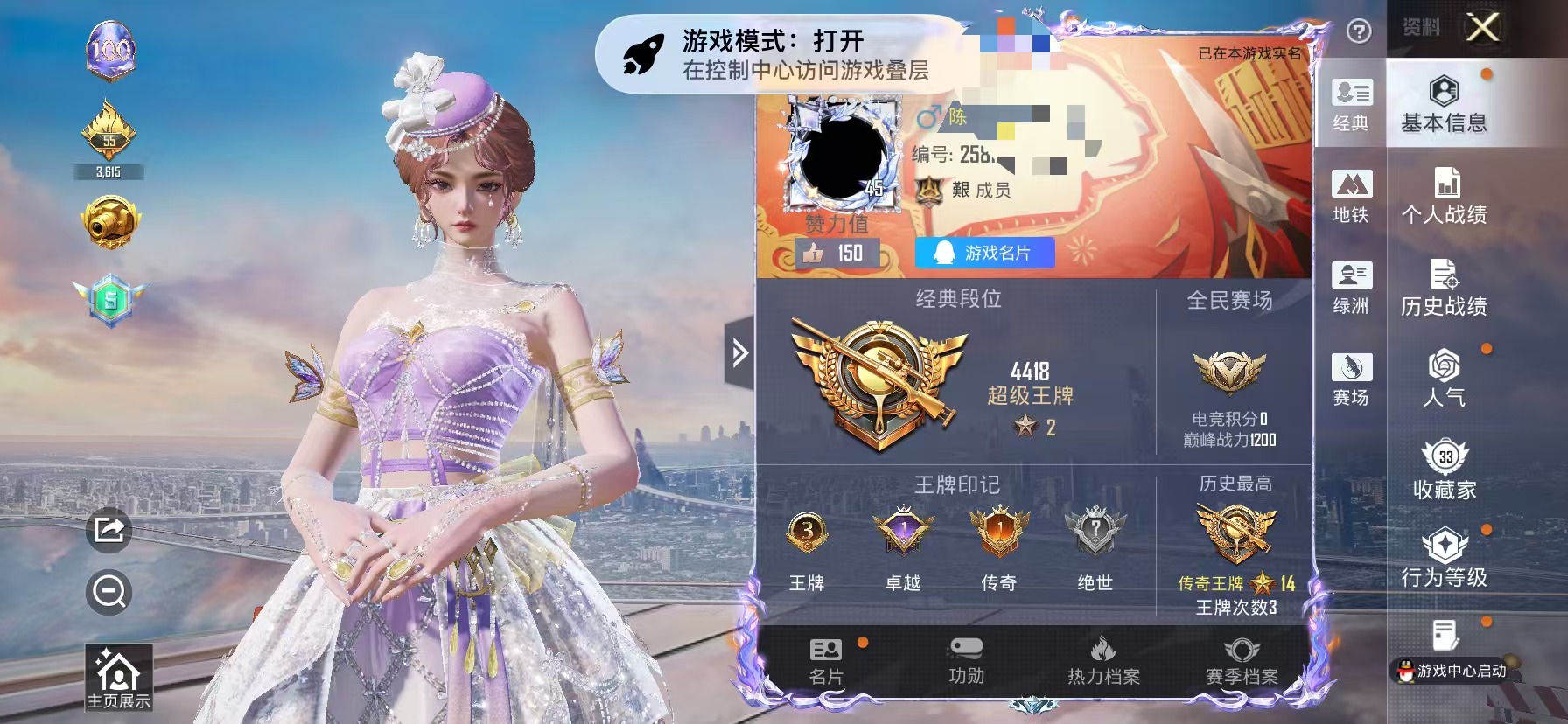The height and width of the screenshot is (724, 1568).
Task: Open the 人气 popularity icon
Action: tap(1445, 371)
